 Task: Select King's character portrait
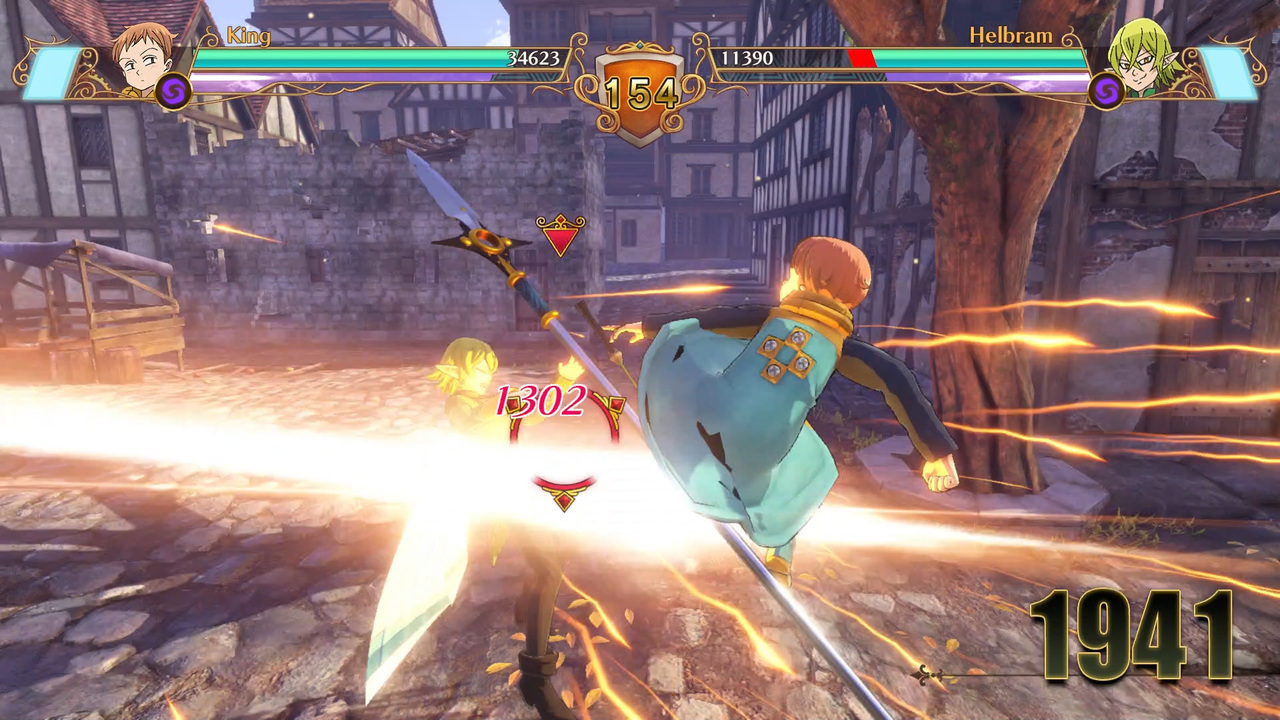coord(142,58)
